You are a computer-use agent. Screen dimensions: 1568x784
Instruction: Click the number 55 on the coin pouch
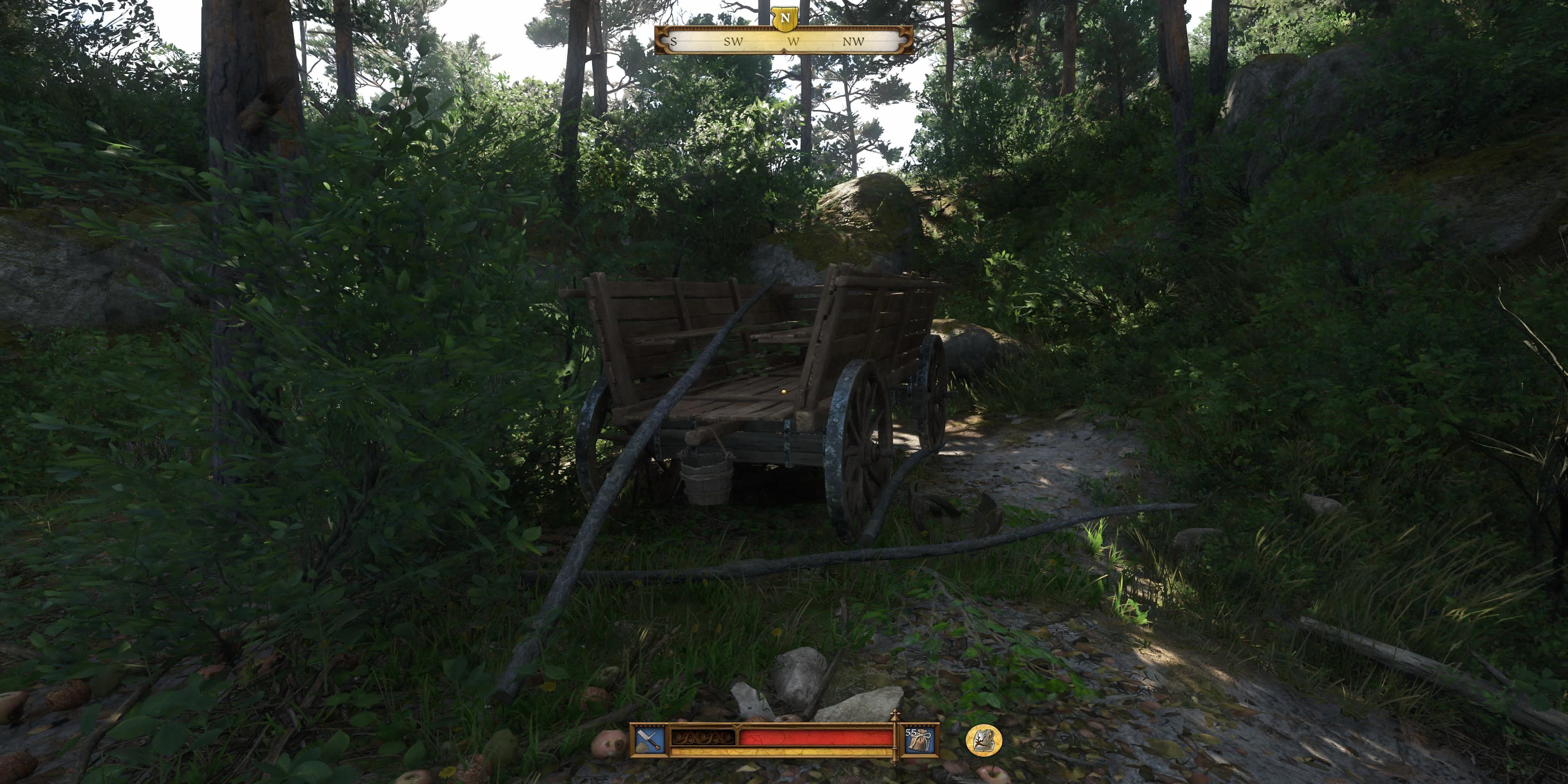(911, 732)
